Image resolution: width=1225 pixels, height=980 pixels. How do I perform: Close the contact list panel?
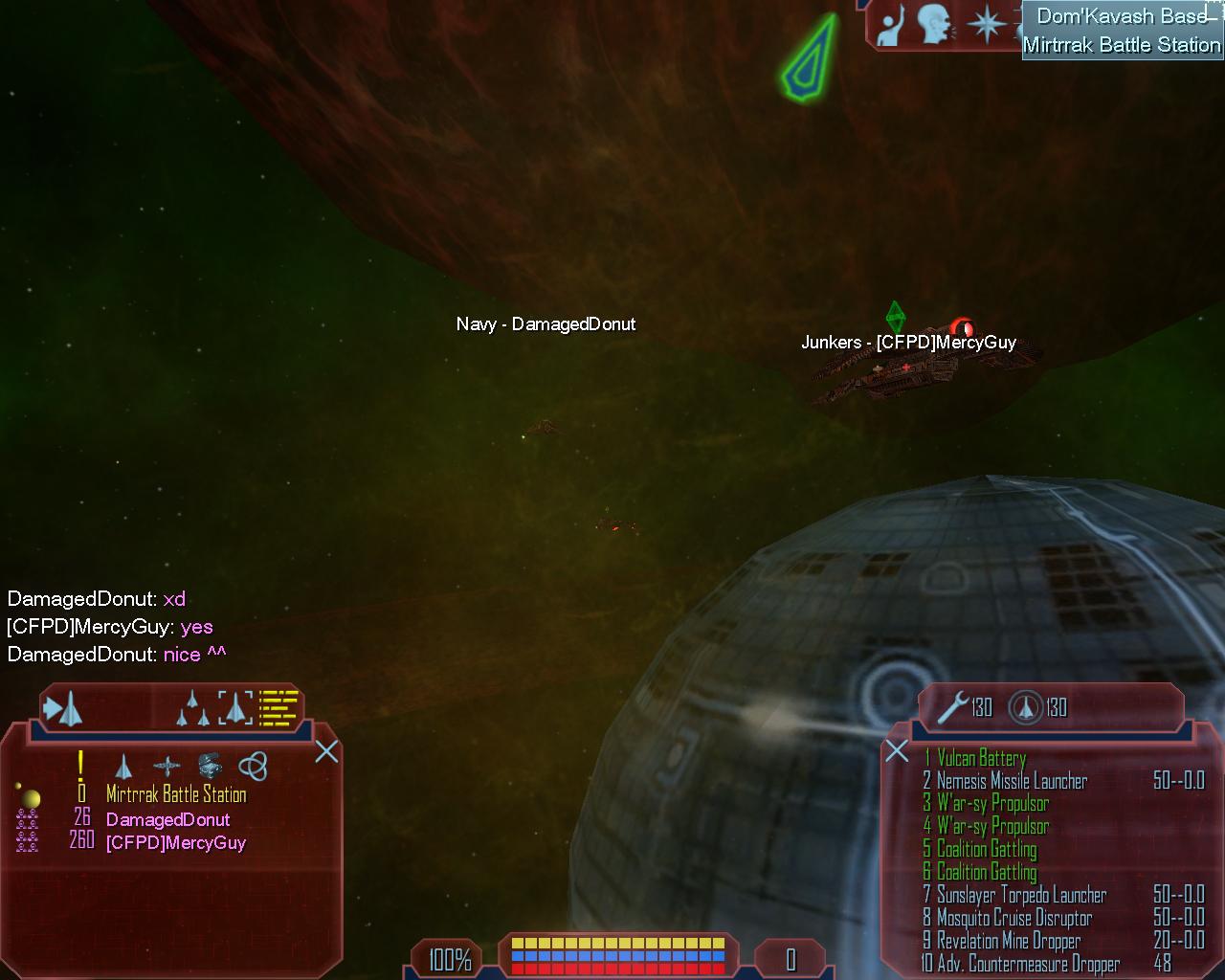tap(326, 751)
